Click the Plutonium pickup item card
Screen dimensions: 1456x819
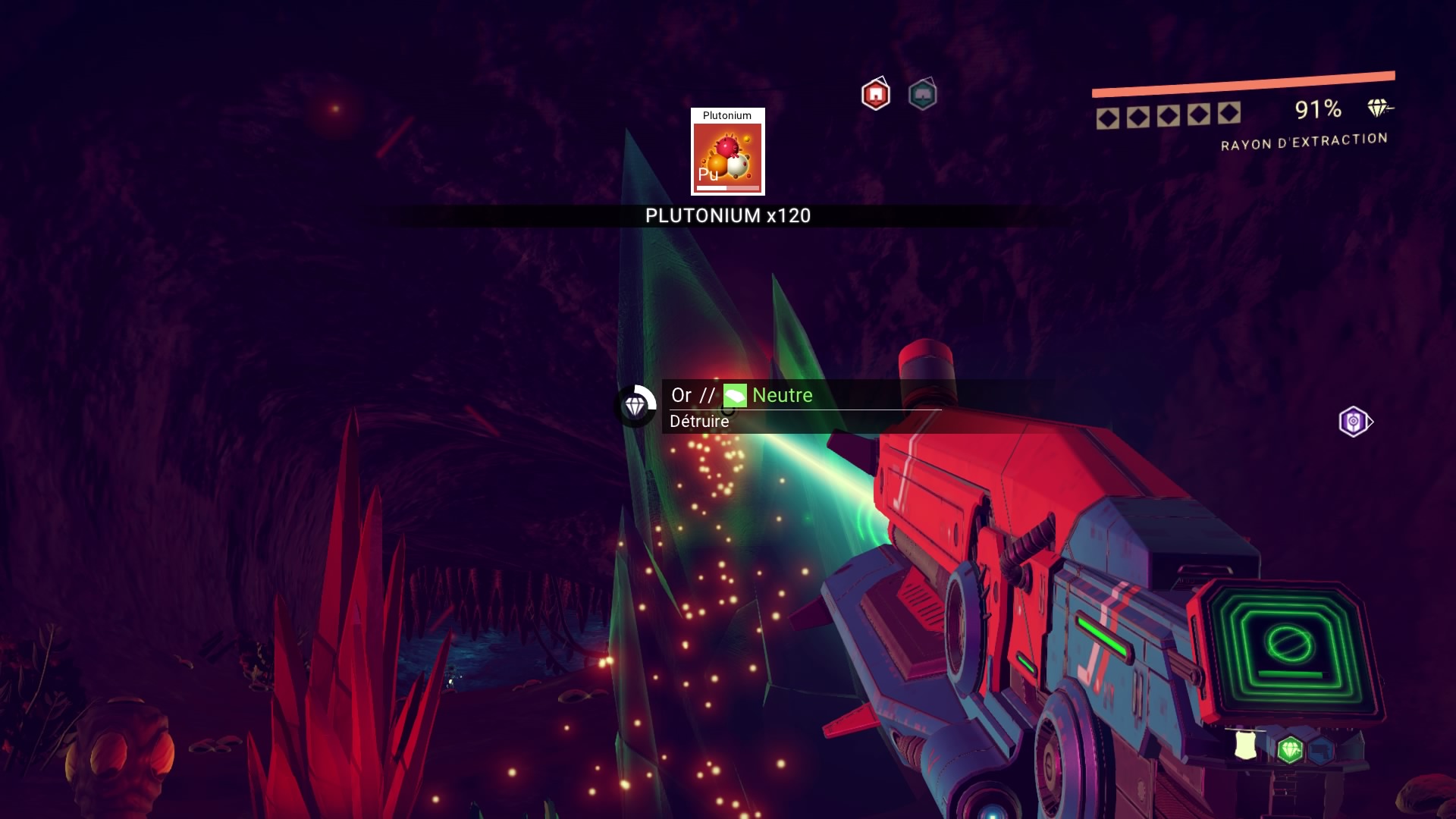[x=727, y=152]
